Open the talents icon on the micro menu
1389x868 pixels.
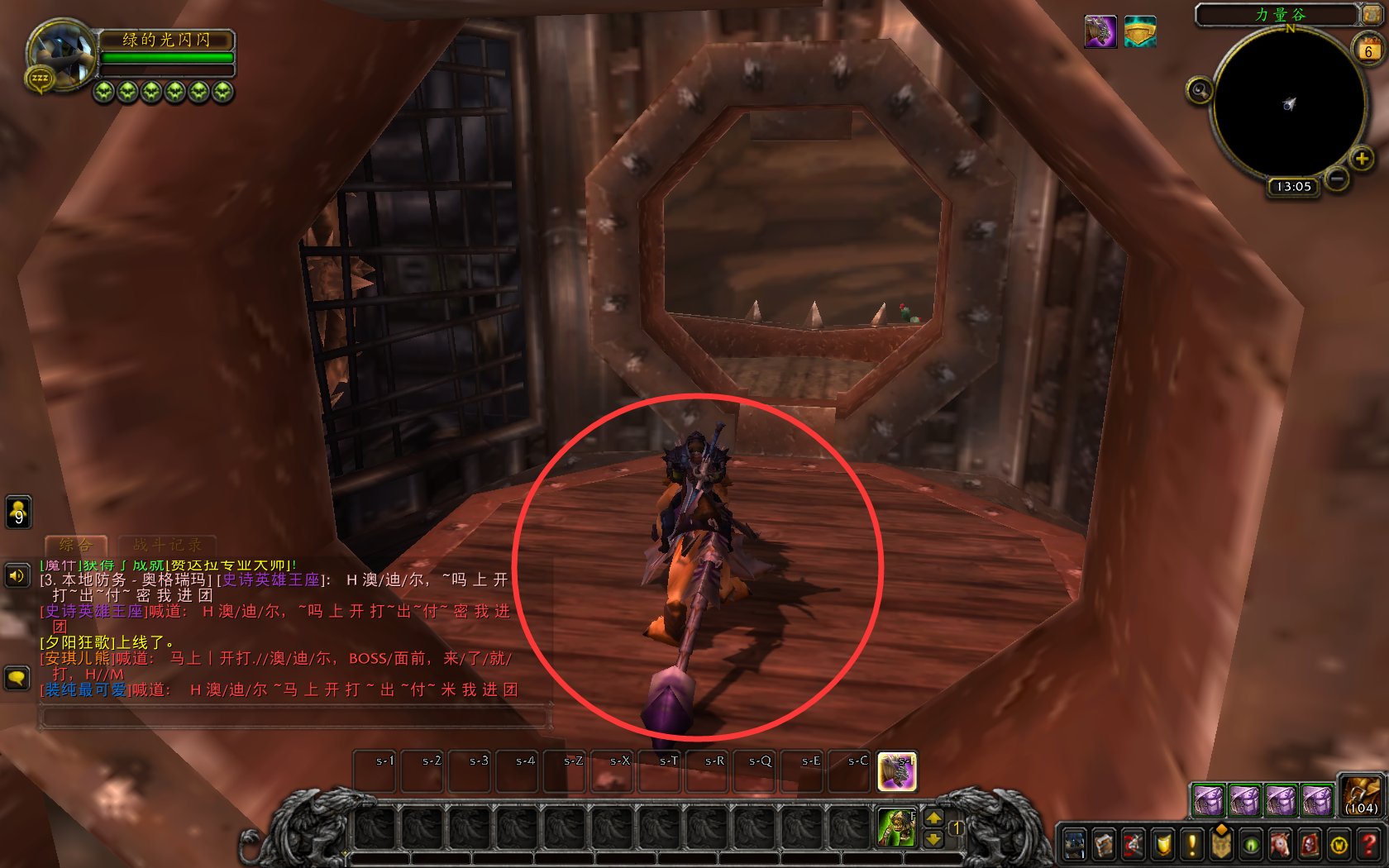pyautogui.click(x=1132, y=845)
